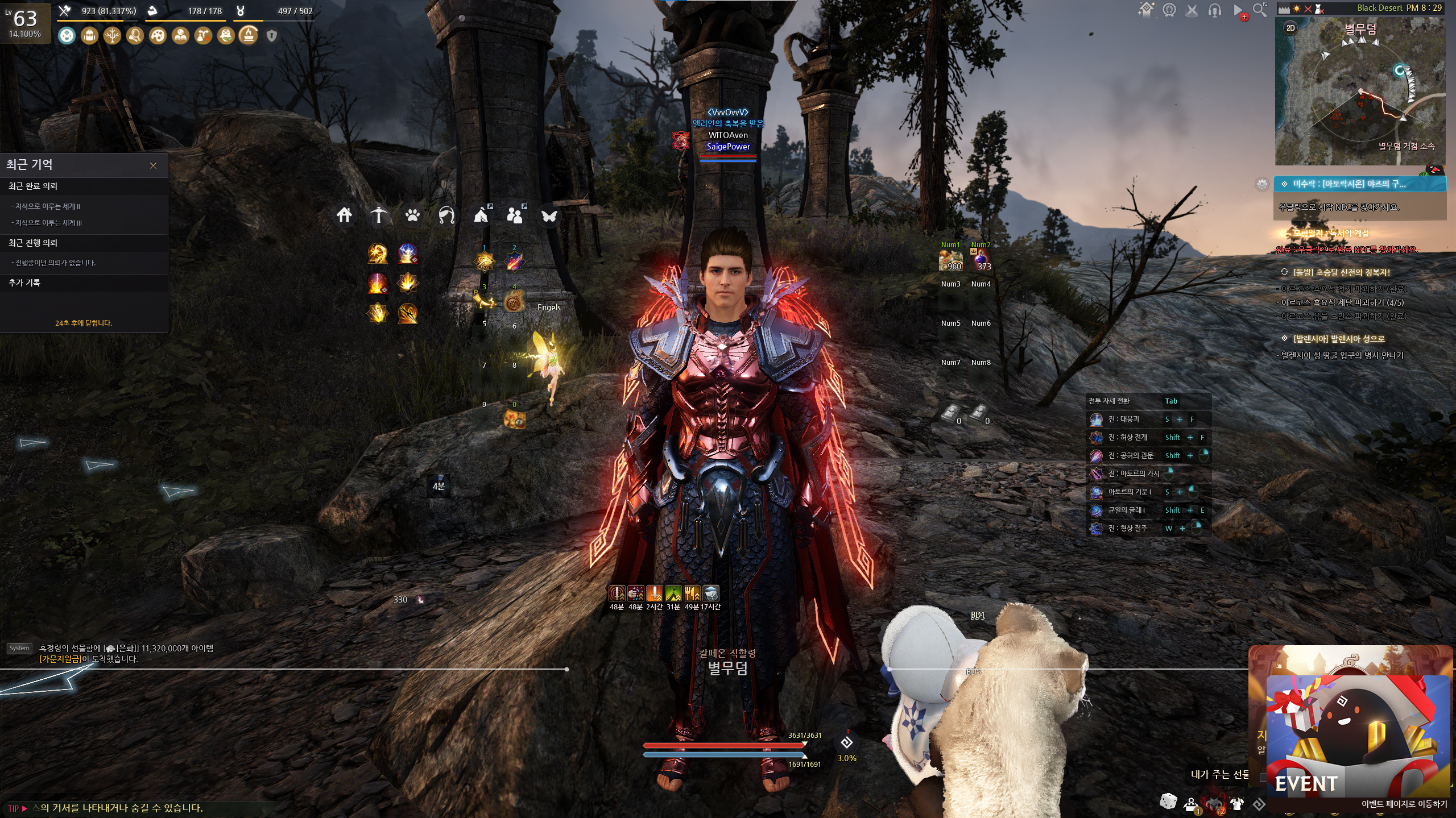Image resolution: width=1456 pixels, height=818 pixels.
Task: Click the magnifying glass search icon
Action: coord(1260,10)
